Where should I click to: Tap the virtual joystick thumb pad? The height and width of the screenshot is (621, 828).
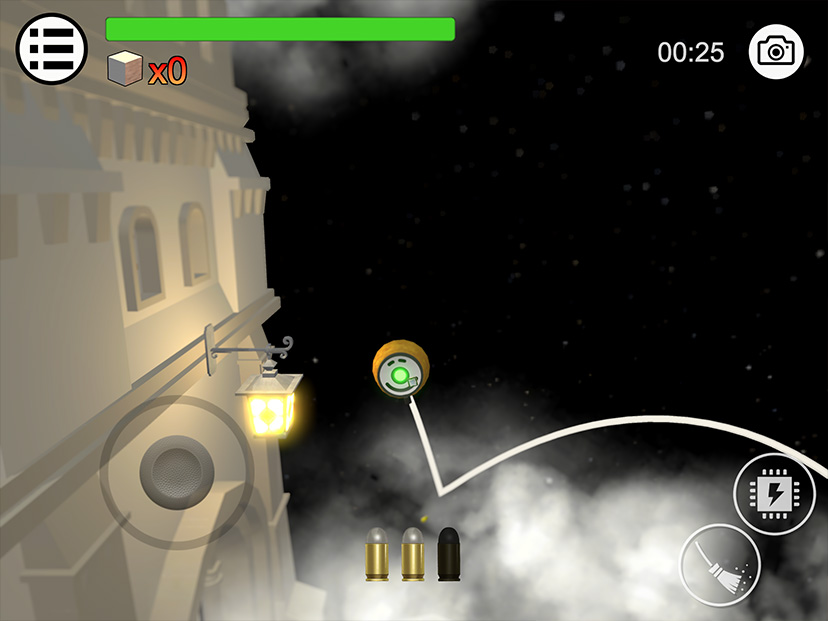tap(176, 469)
